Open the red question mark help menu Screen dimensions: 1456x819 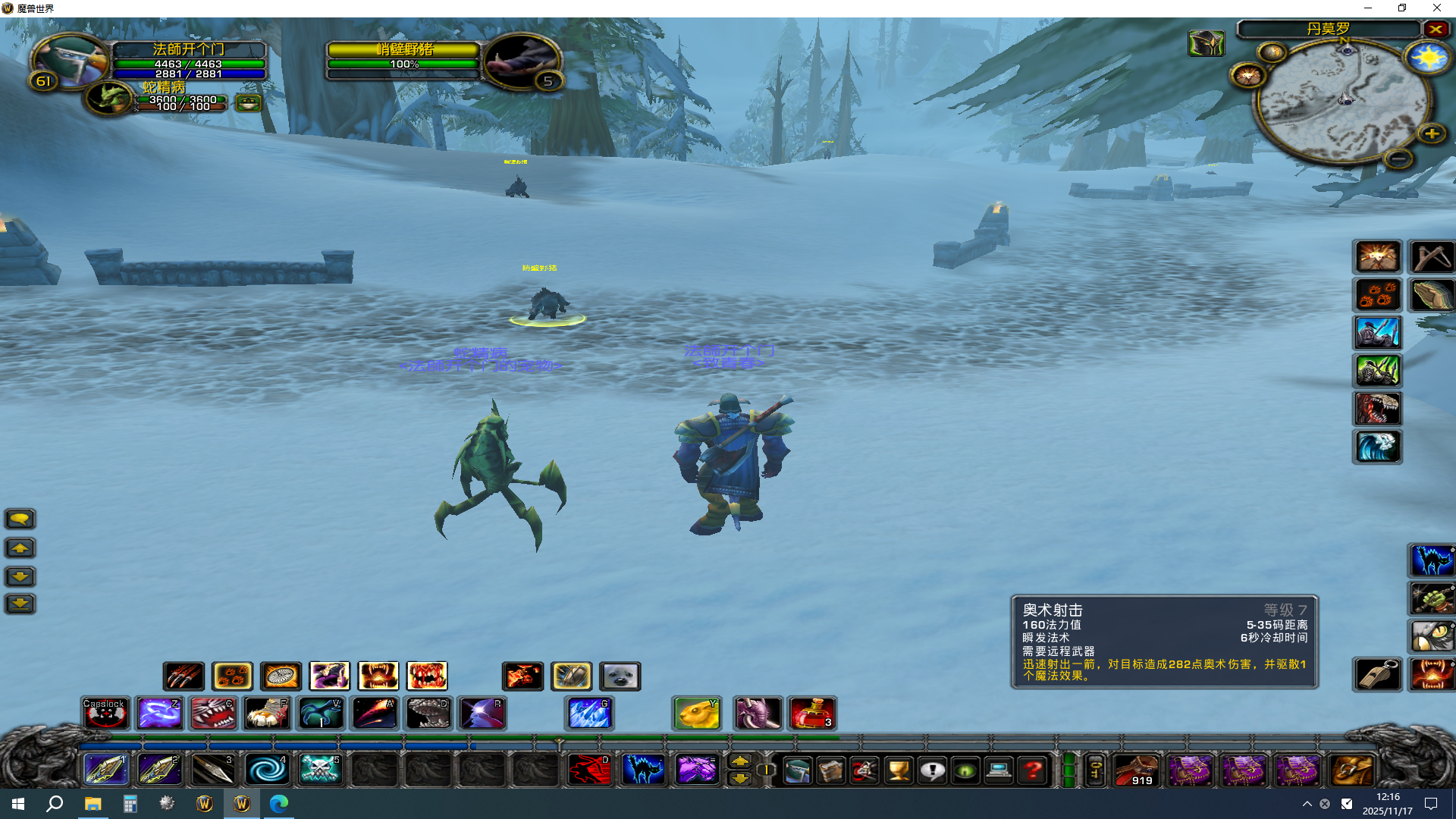click(x=1032, y=770)
